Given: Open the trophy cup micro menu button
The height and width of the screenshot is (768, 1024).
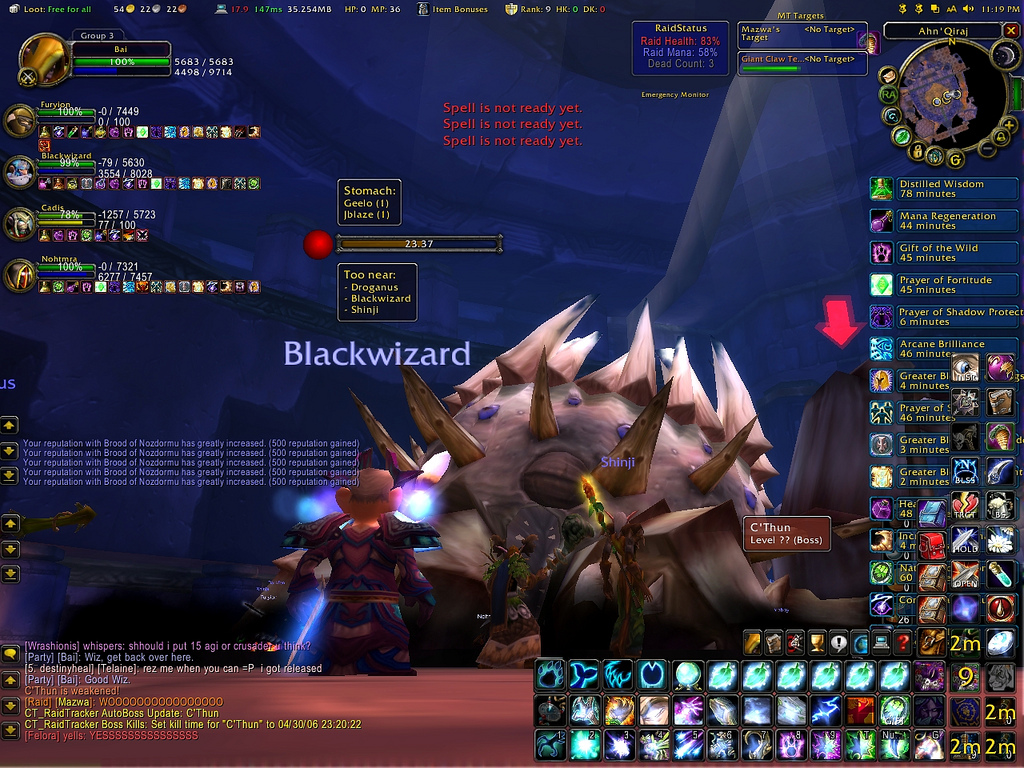Looking at the screenshot, I should tap(818, 643).
